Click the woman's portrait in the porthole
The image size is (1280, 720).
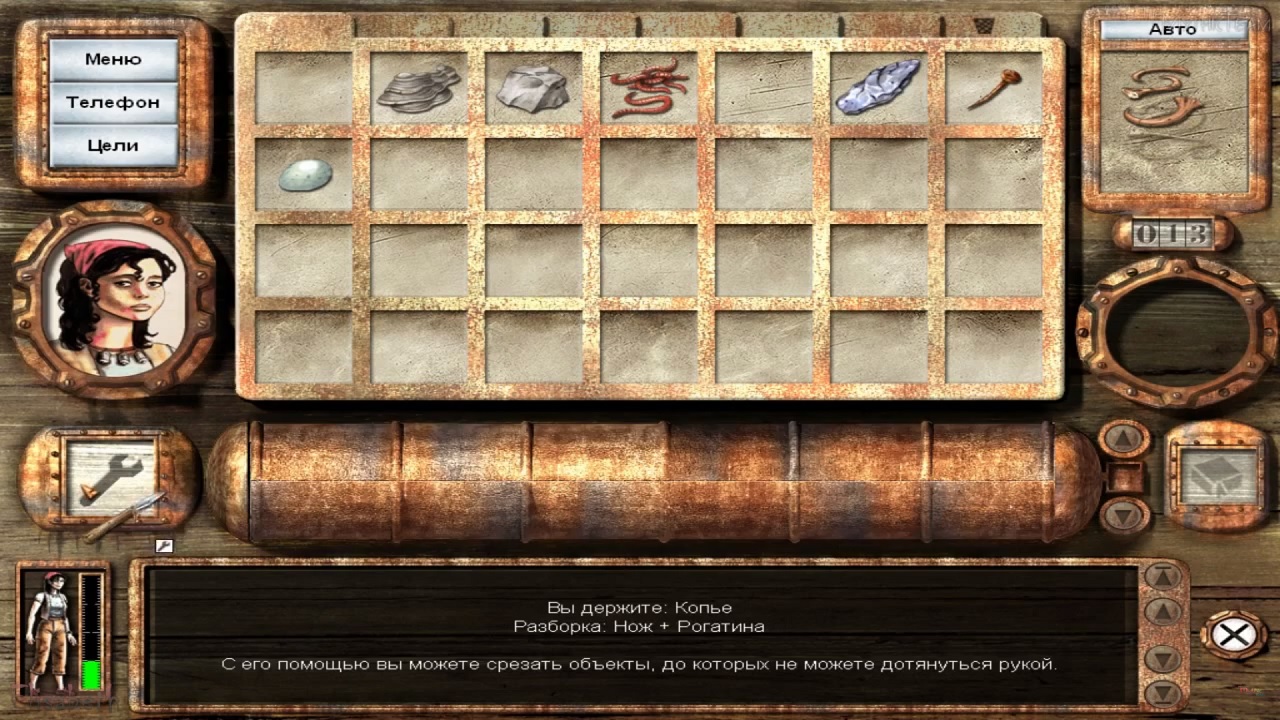[113, 298]
